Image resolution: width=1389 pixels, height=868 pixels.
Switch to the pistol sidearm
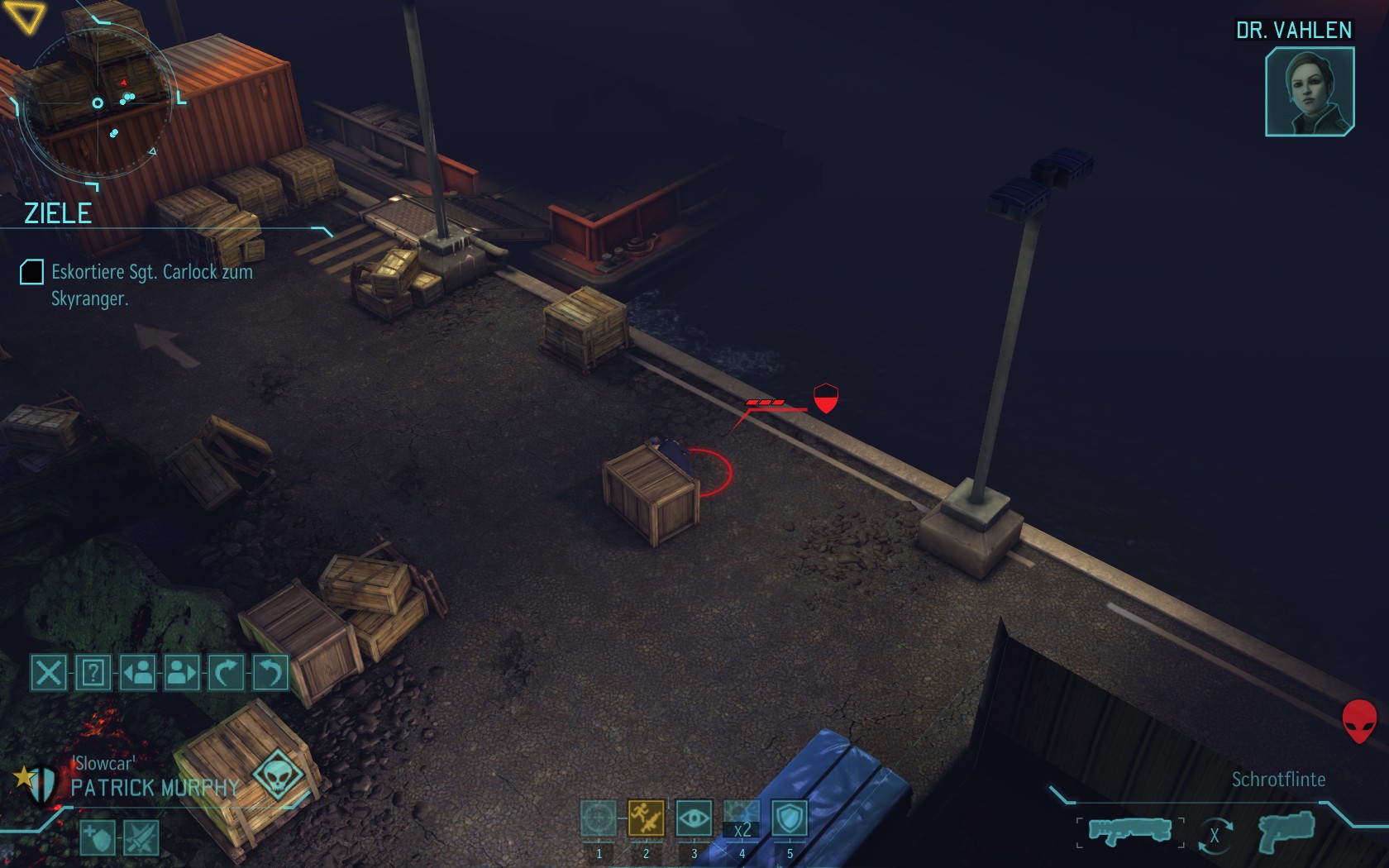(1286, 831)
